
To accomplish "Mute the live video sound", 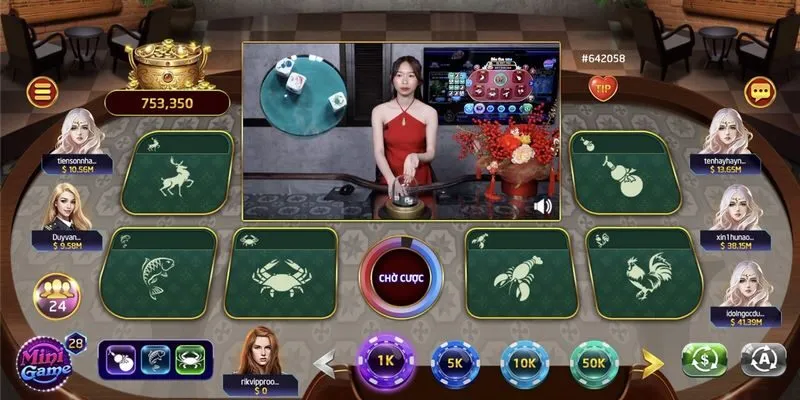I will point(543,206).
